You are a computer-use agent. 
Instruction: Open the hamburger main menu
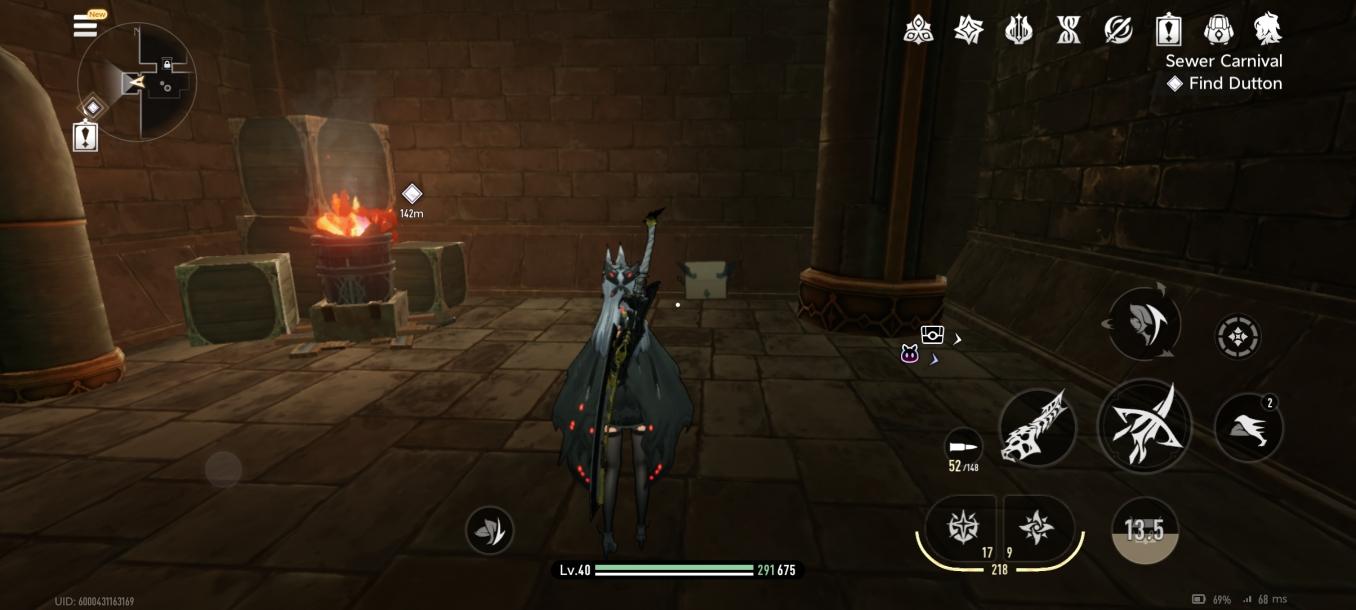click(x=86, y=26)
